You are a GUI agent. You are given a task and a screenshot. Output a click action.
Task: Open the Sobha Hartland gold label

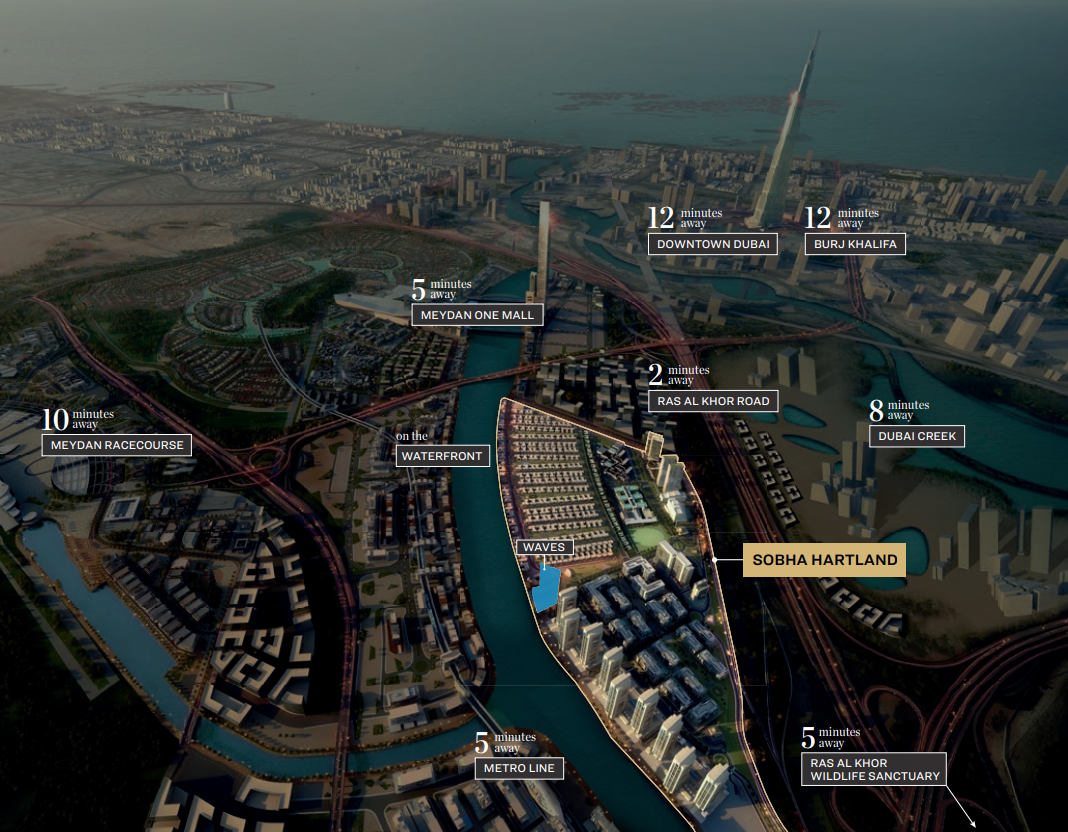824,560
